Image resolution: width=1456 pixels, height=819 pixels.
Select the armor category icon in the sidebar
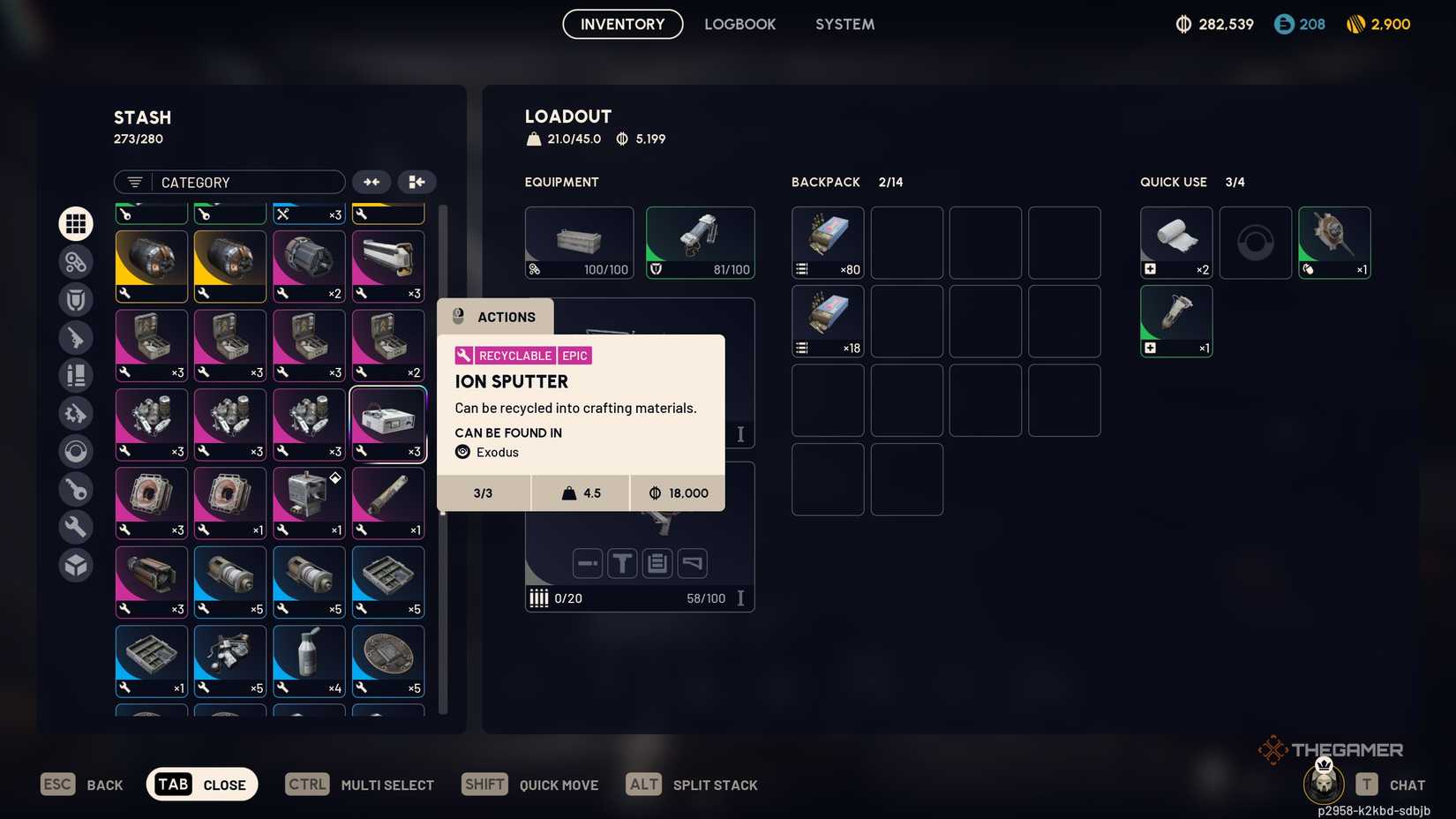click(76, 299)
